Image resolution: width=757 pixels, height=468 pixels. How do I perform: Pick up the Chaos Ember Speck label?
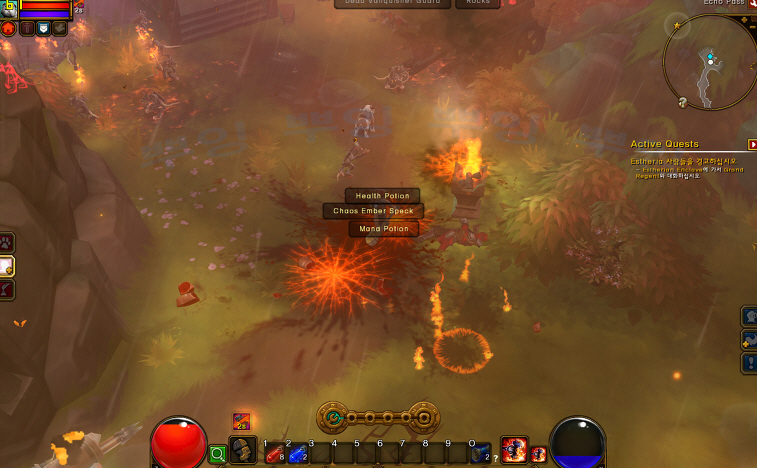(x=373, y=211)
